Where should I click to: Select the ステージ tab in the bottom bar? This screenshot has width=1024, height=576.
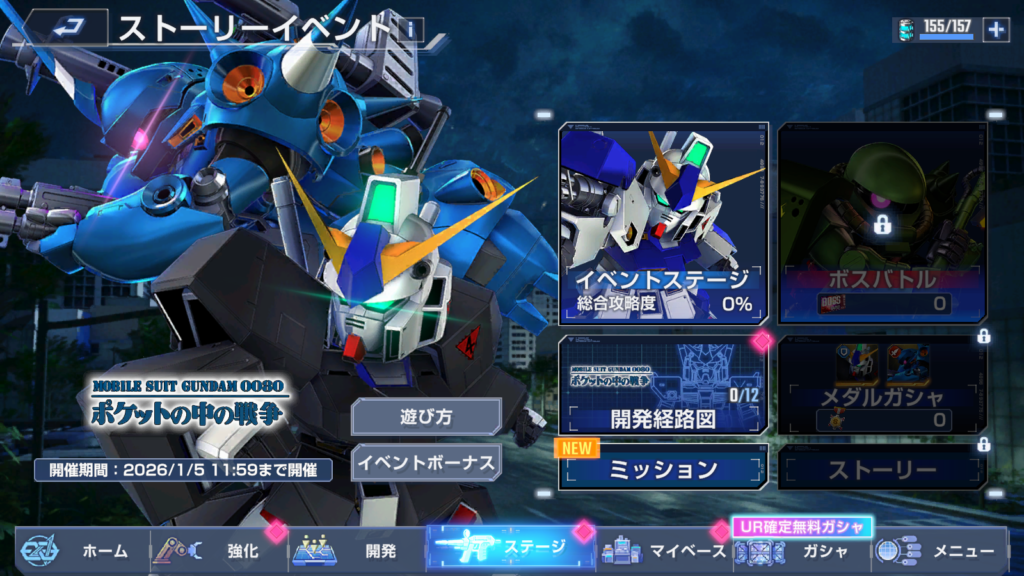coord(510,547)
